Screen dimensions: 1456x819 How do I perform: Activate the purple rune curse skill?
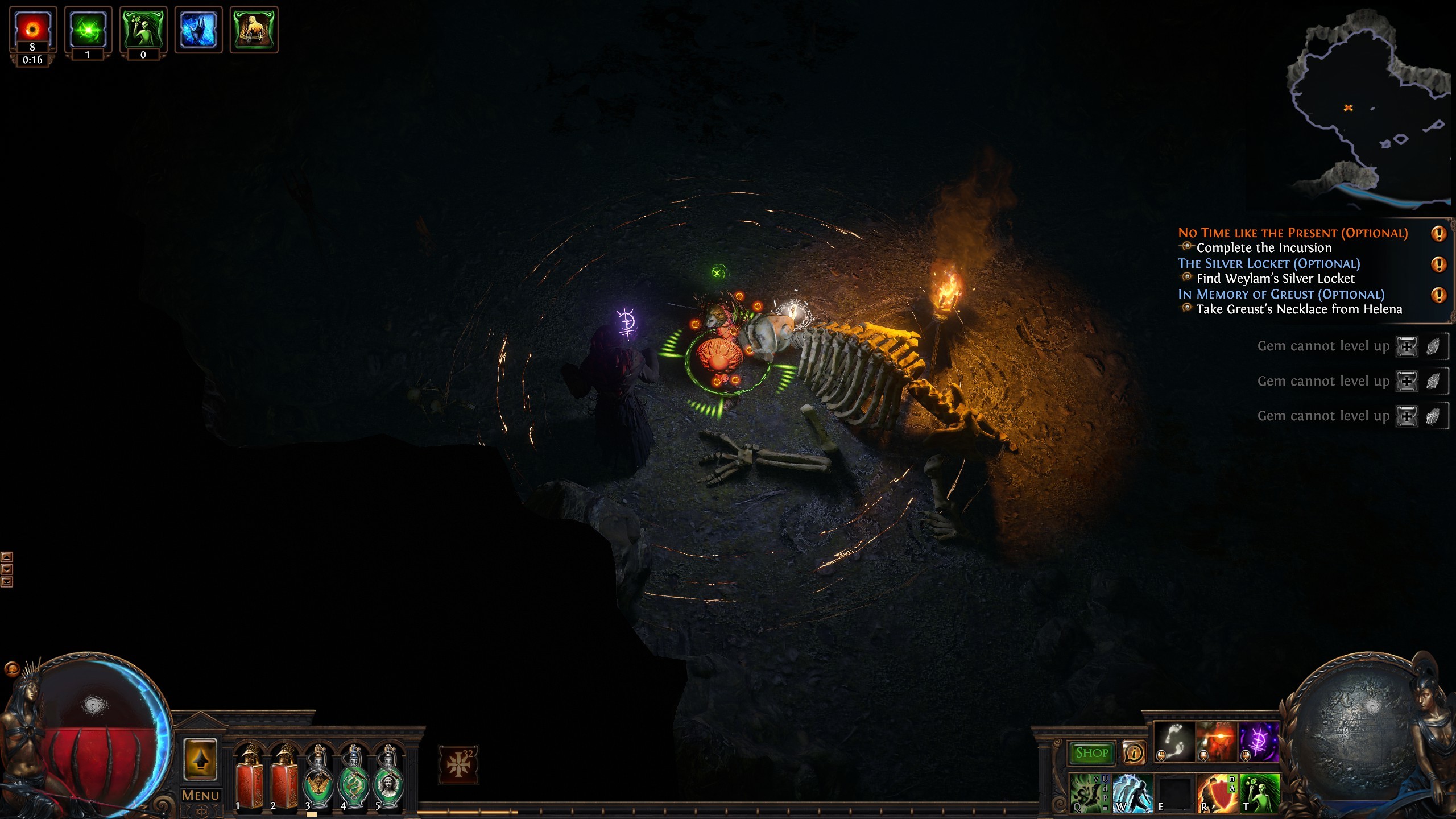1259,742
